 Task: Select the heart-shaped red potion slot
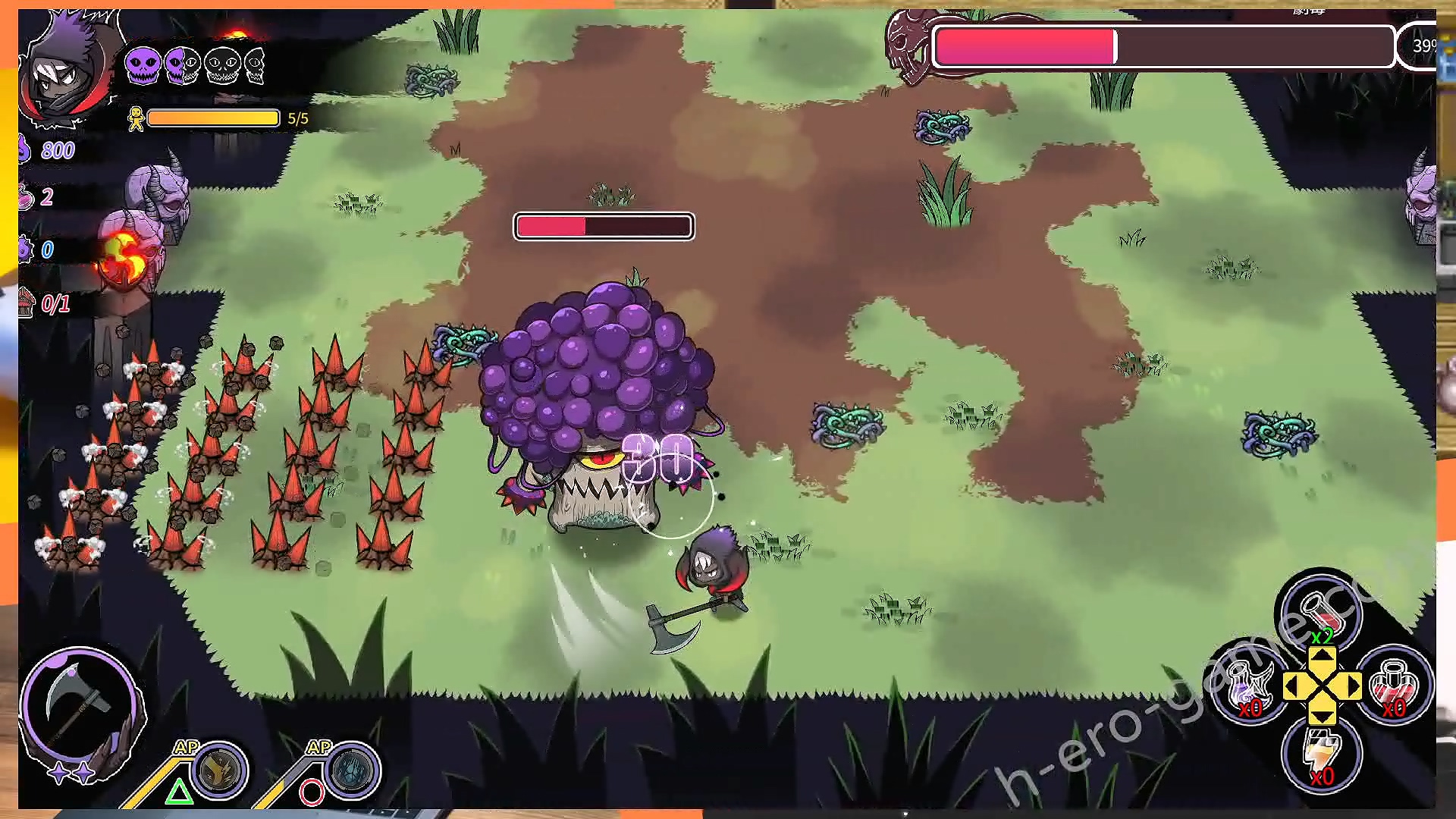(1394, 685)
